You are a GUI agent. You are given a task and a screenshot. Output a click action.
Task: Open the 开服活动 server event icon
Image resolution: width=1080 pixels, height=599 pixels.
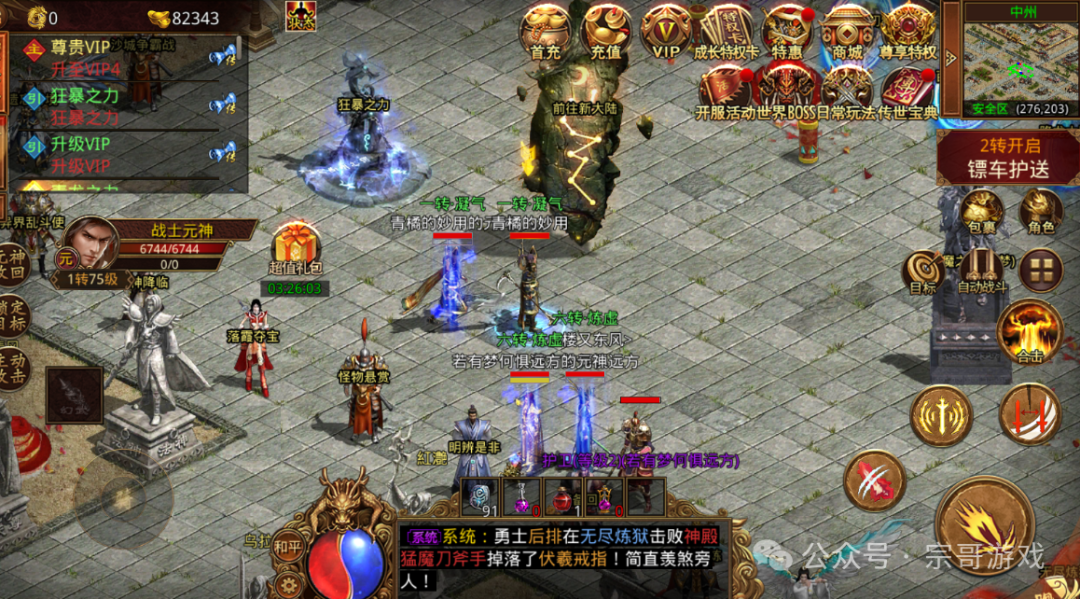pos(726,90)
